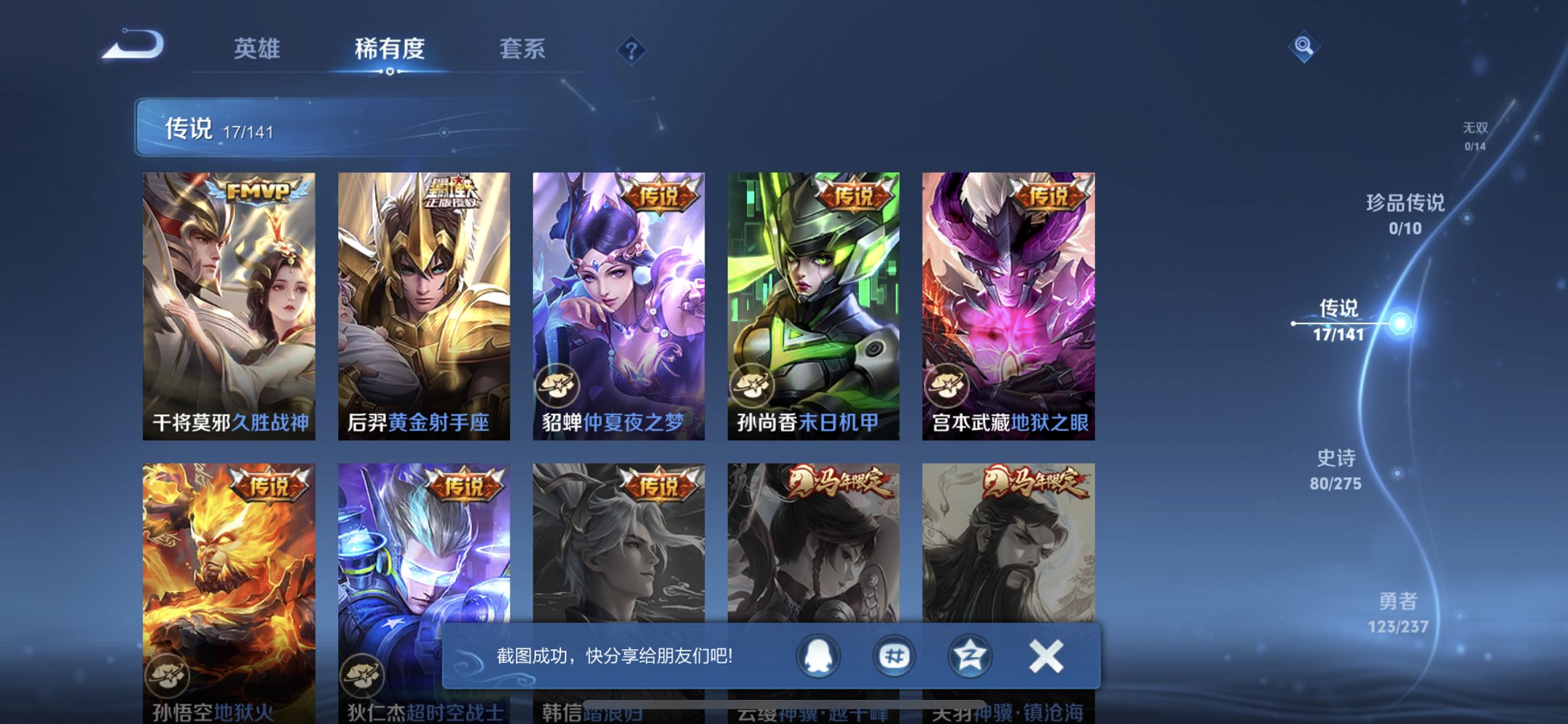Screen dimensions: 1568x724
Task: Select the 稀有度 tab
Action: click(x=388, y=50)
